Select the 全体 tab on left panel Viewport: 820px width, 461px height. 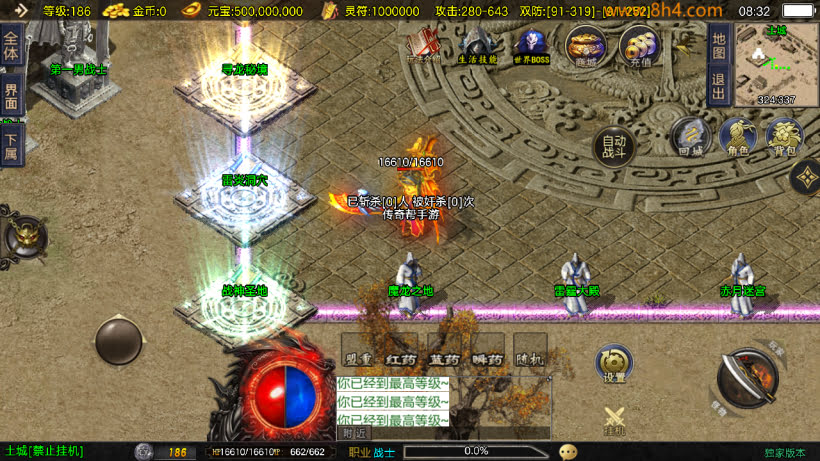[12, 48]
